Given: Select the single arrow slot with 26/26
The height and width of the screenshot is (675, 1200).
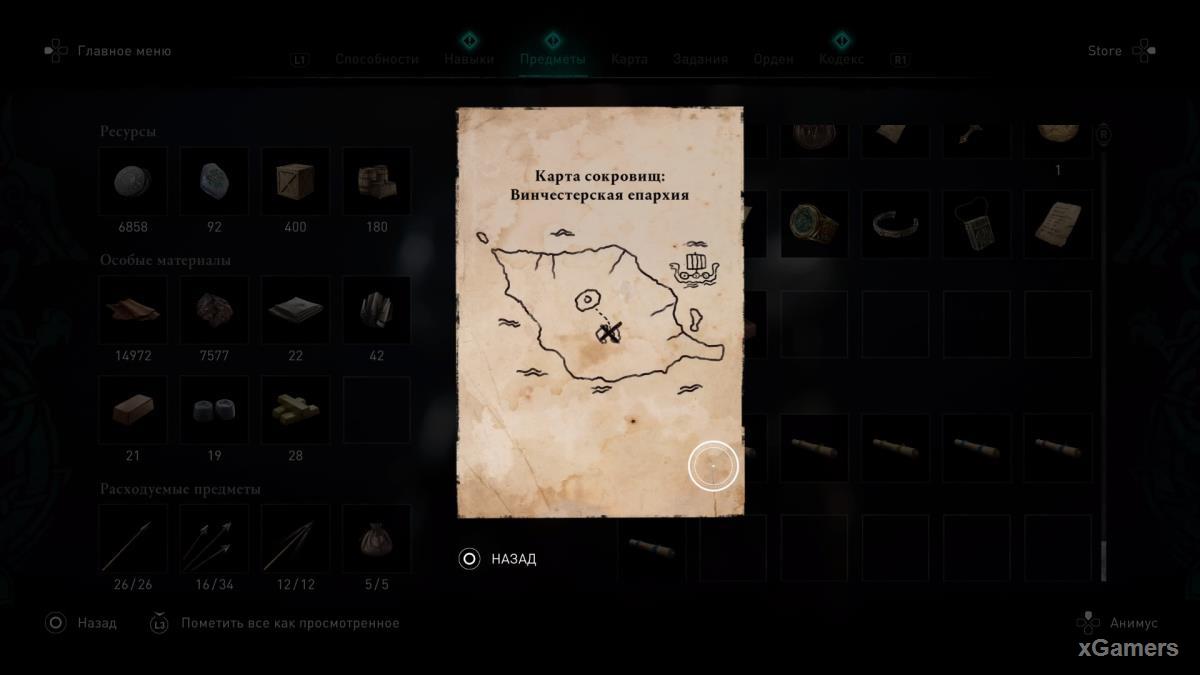Looking at the screenshot, I should click(x=133, y=539).
